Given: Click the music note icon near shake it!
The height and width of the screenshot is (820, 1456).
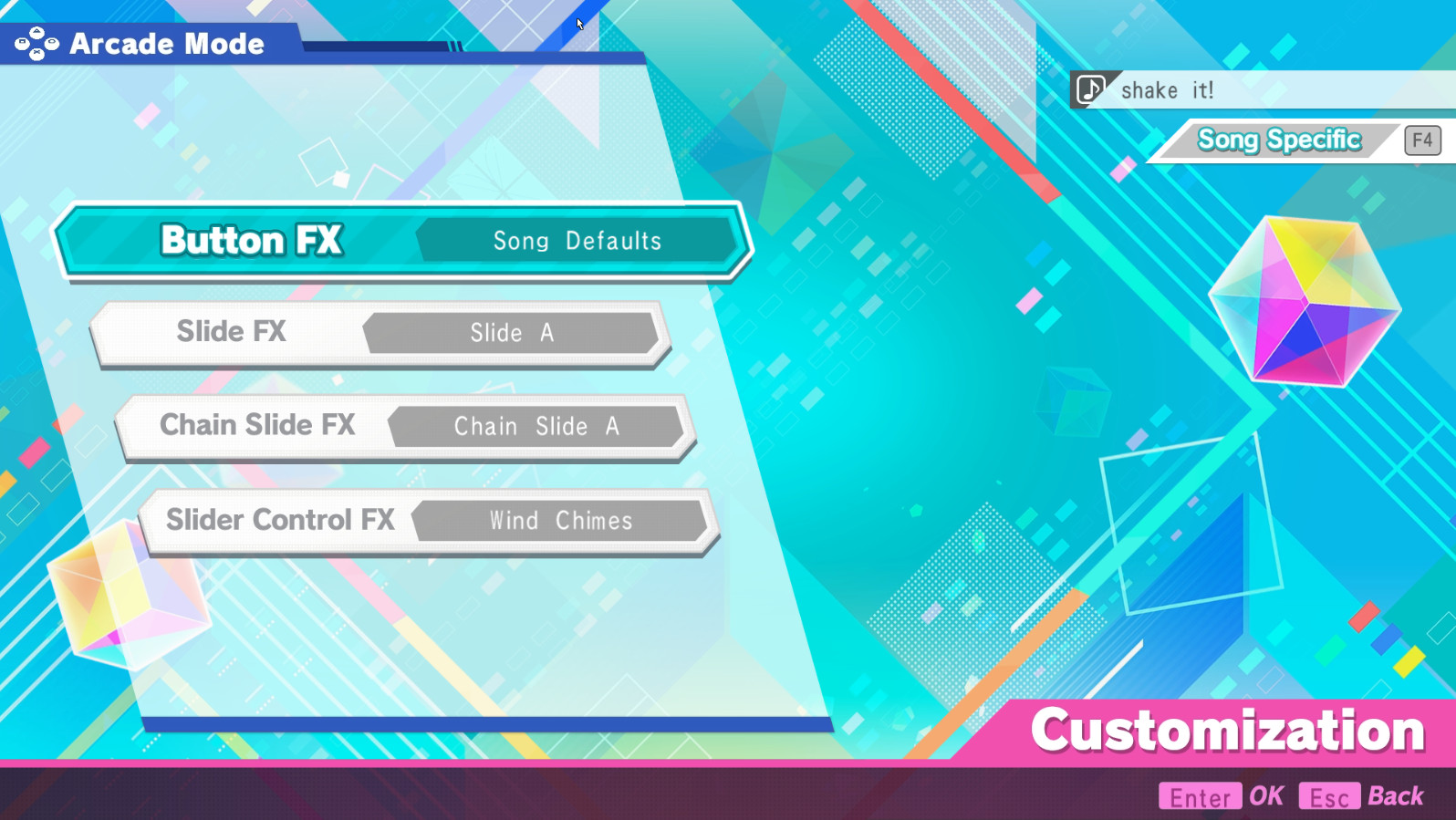Looking at the screenshot, I should 1091,88.
